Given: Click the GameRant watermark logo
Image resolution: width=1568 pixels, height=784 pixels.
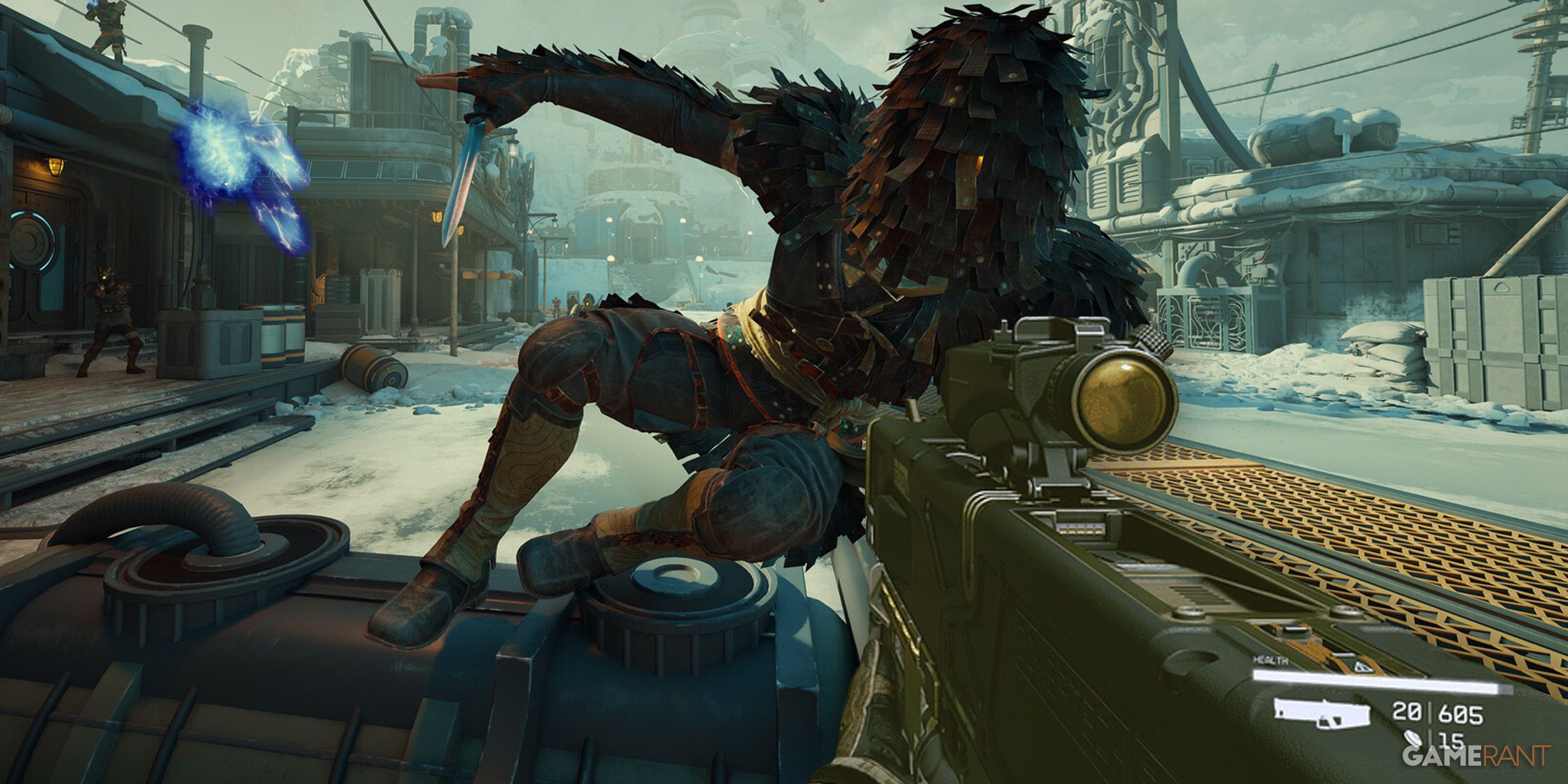Looking at the screenshot, I should click(1476, 755).
